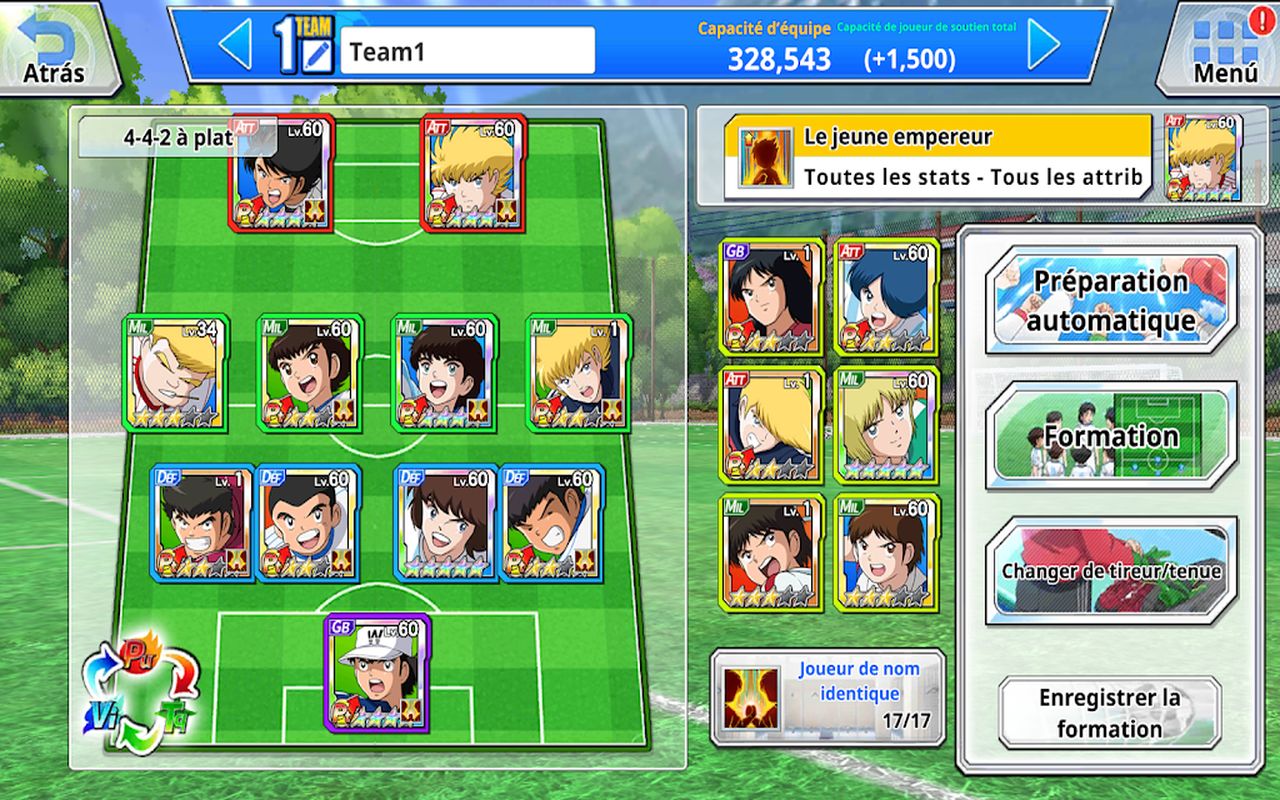Image resolution: width=1280 pixels, height=800 pixels.
Task: Open the Formation selection
Action: (x=1111, y=436)
